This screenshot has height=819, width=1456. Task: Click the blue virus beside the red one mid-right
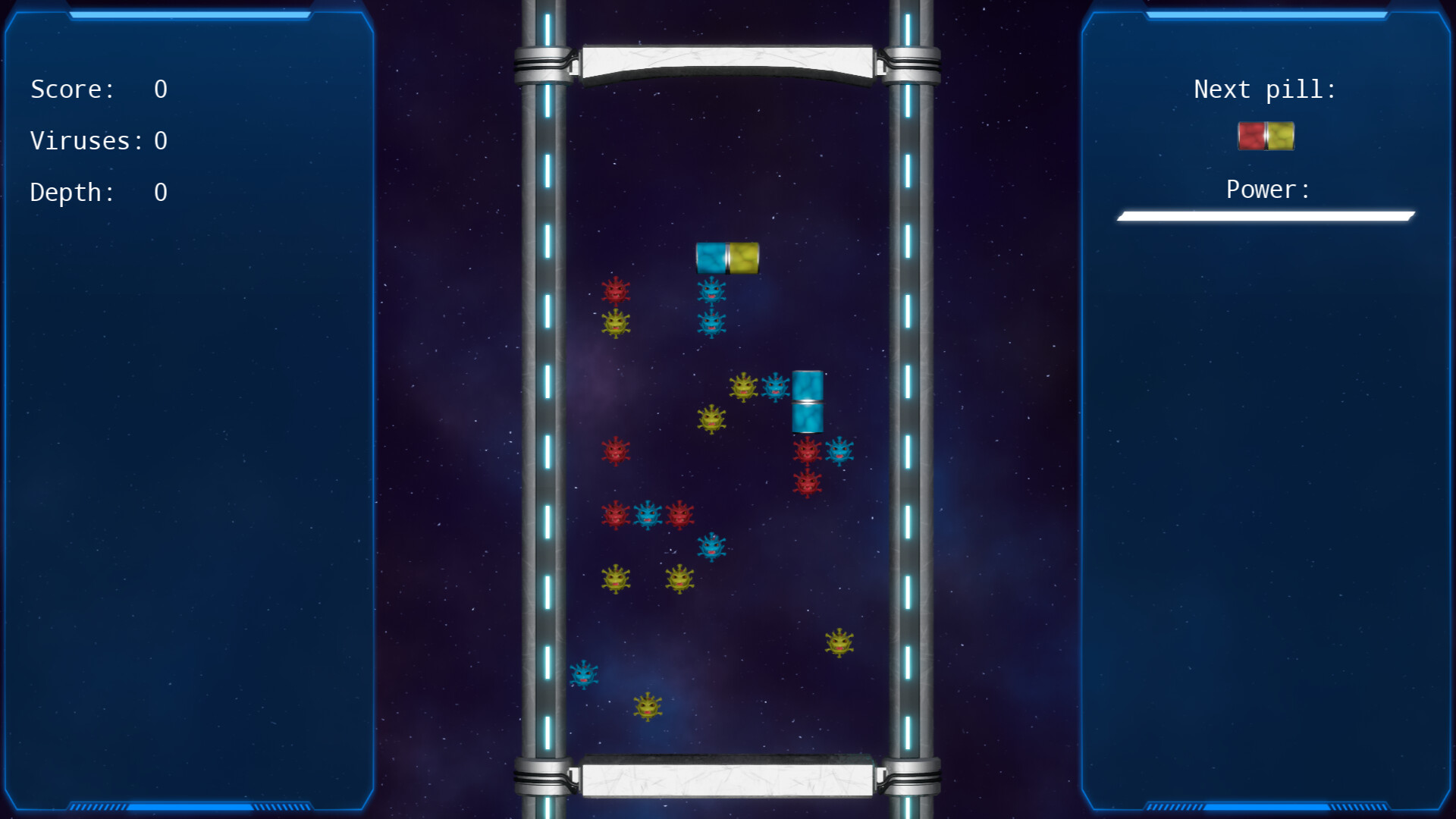click(839, 450)
